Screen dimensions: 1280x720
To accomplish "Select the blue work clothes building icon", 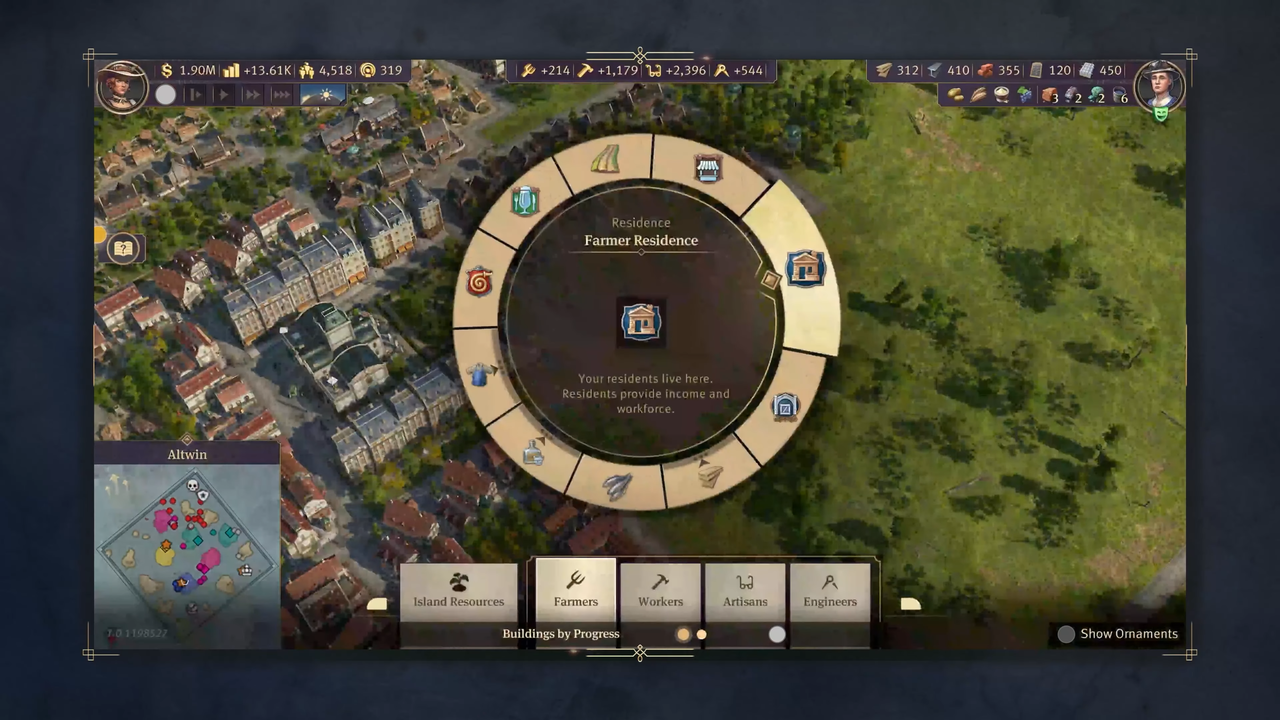I will [480, 375].
